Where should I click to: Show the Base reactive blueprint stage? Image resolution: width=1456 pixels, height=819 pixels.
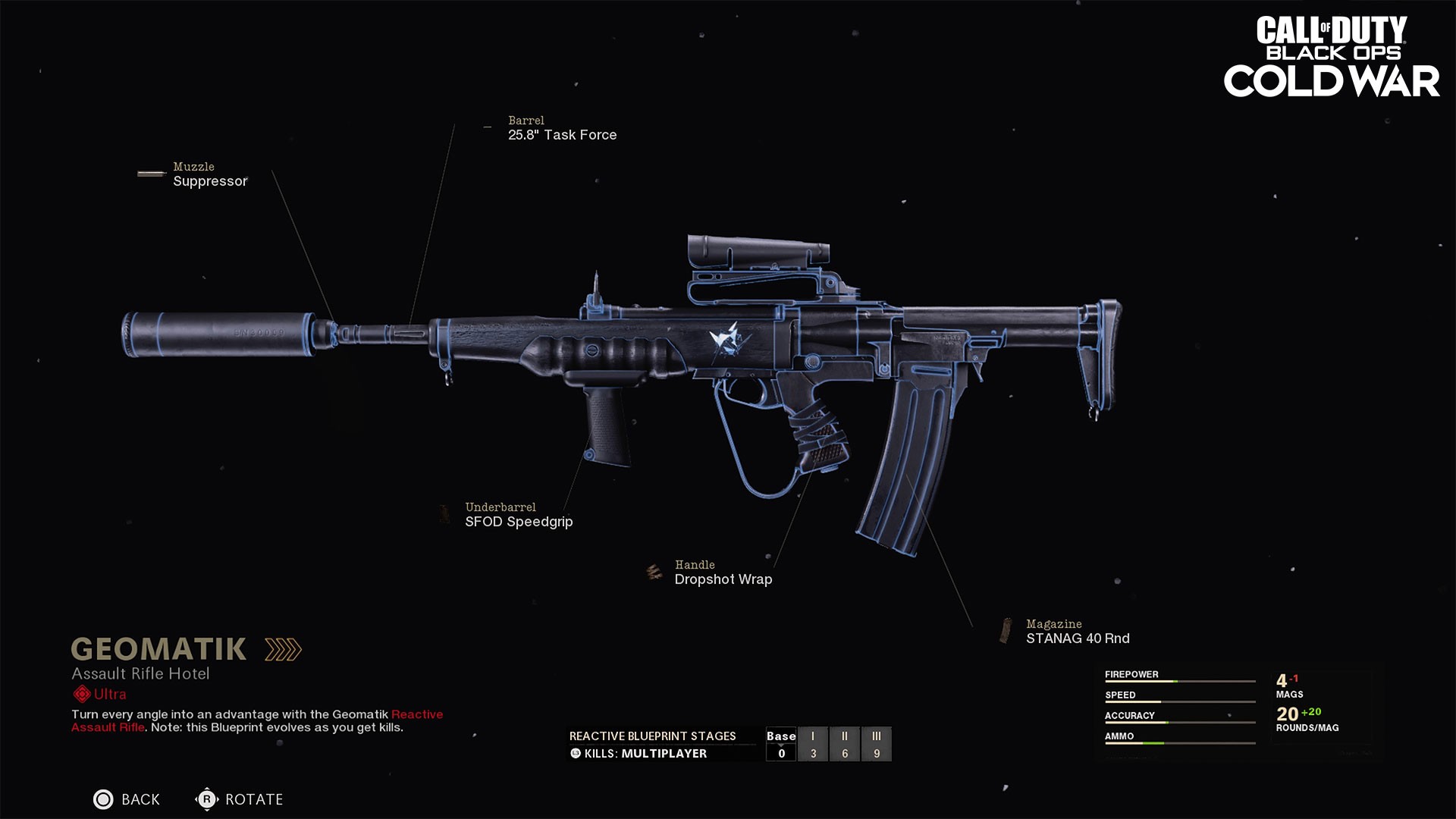(781, 744)
